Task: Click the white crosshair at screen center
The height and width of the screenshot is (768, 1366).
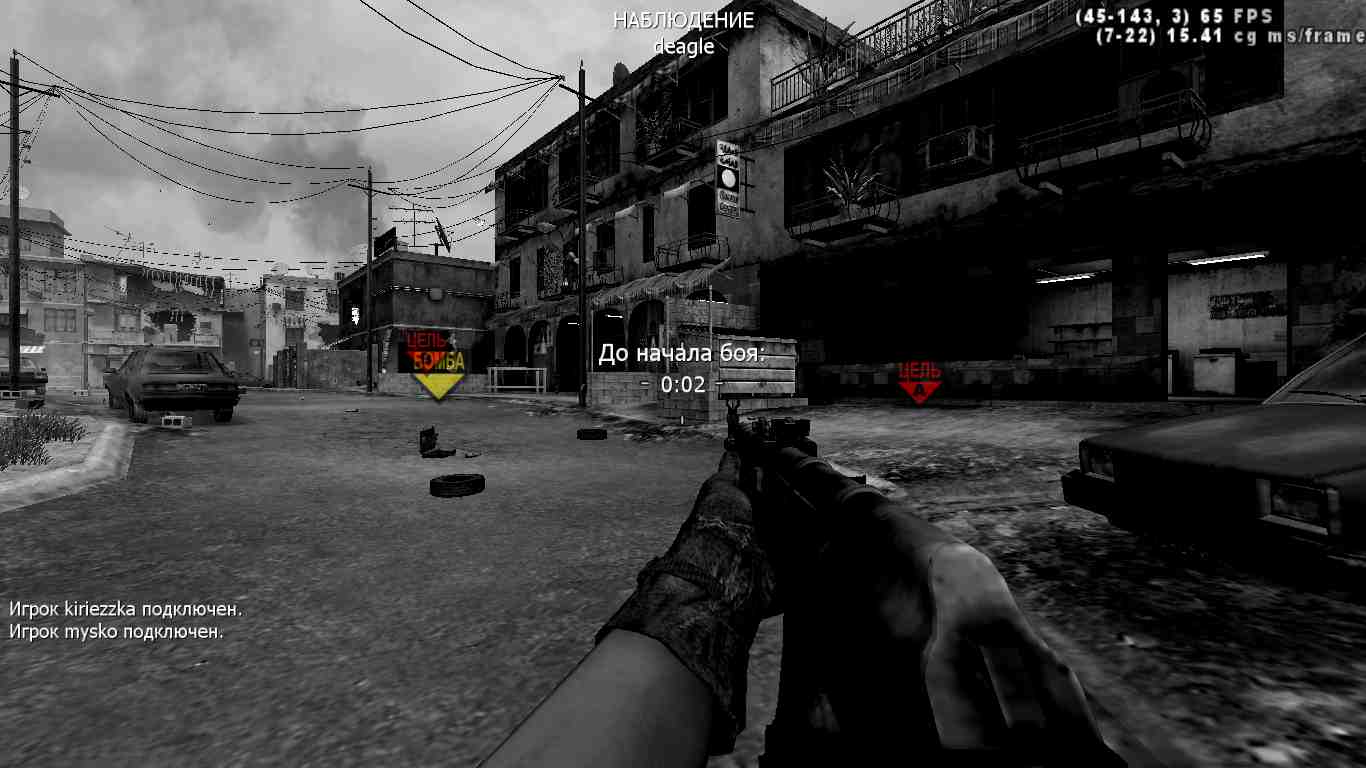Action: pyautogui.click(x=683, y=384)
